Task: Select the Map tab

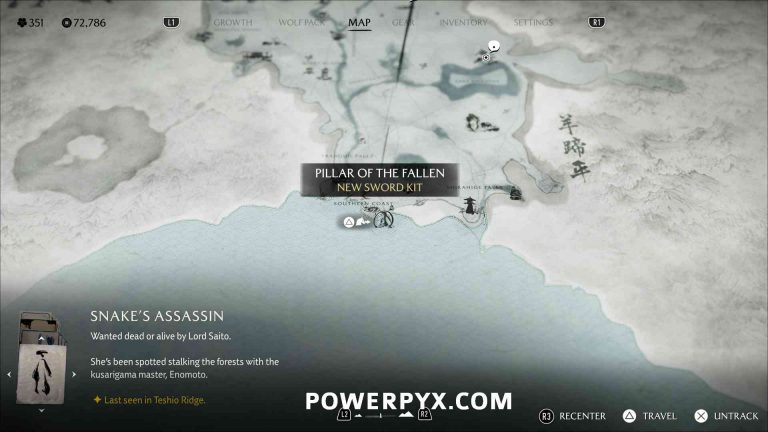Action: [359, 22]
